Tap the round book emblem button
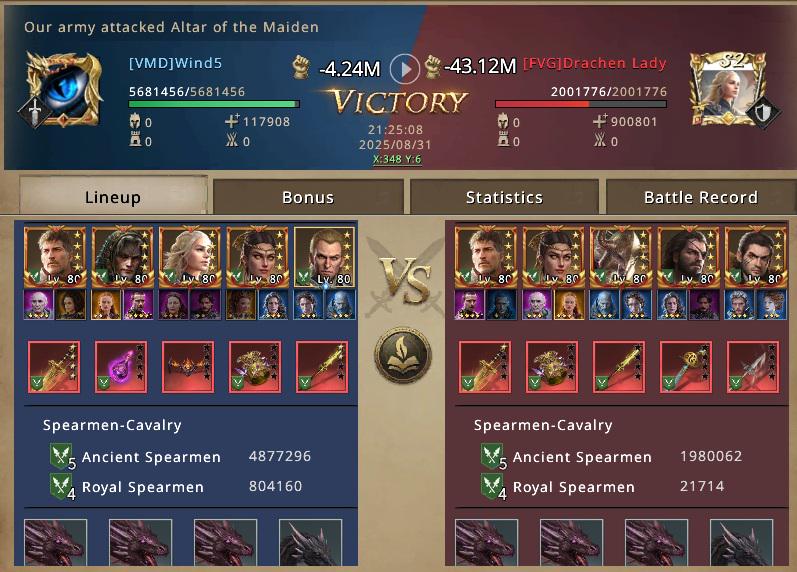 [403, 357]
